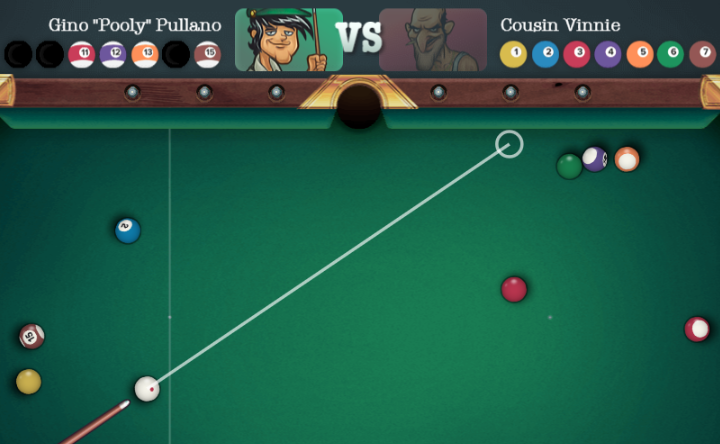Choose the orange 5 ball icon

click(x=640, y=54)
